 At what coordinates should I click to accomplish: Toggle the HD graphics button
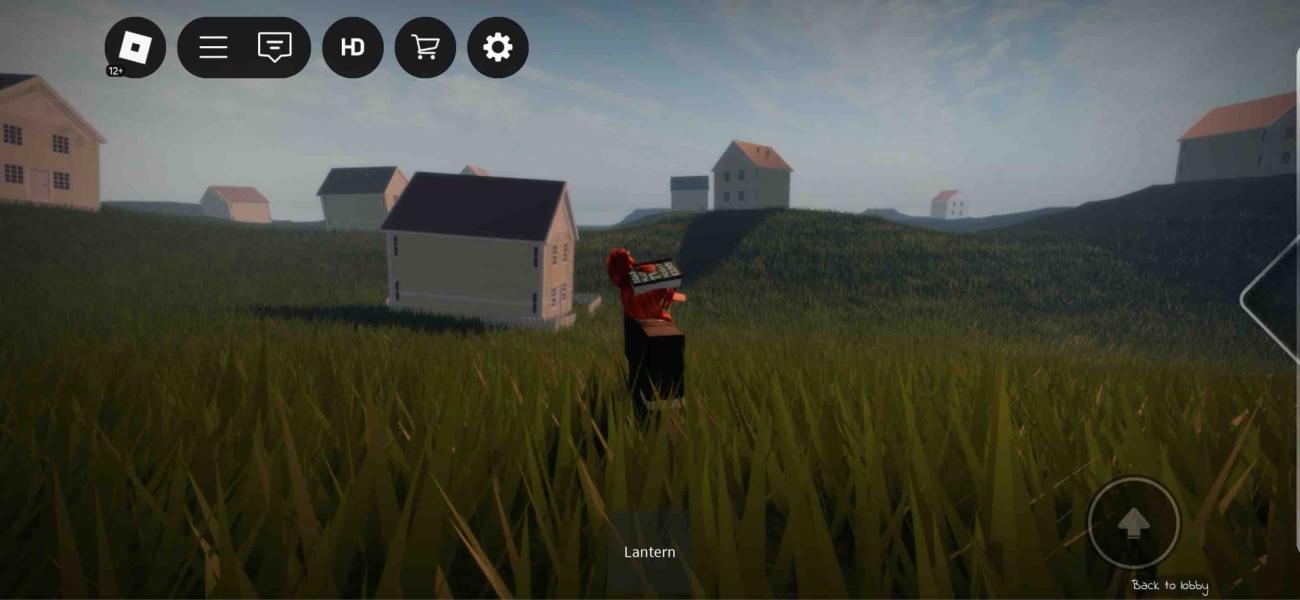(353, 47)
